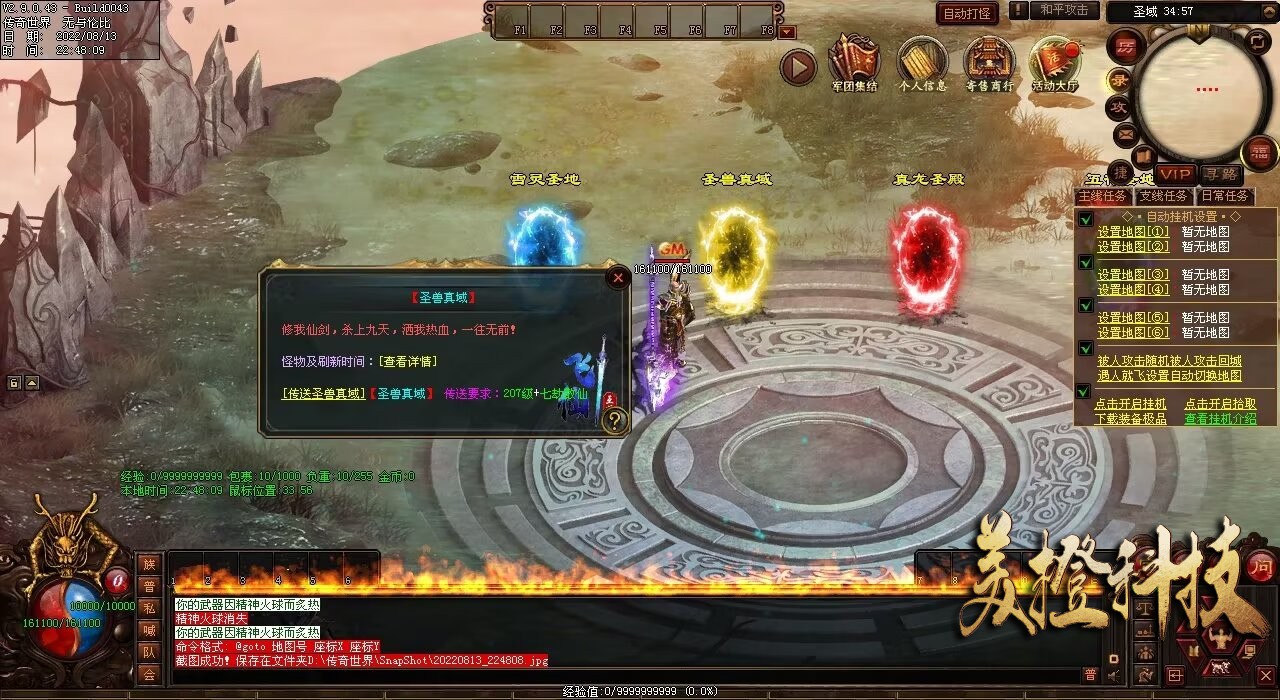
Task: Toggle the 自动打怪 auto-fight button
Action: [x=967, y=13]
